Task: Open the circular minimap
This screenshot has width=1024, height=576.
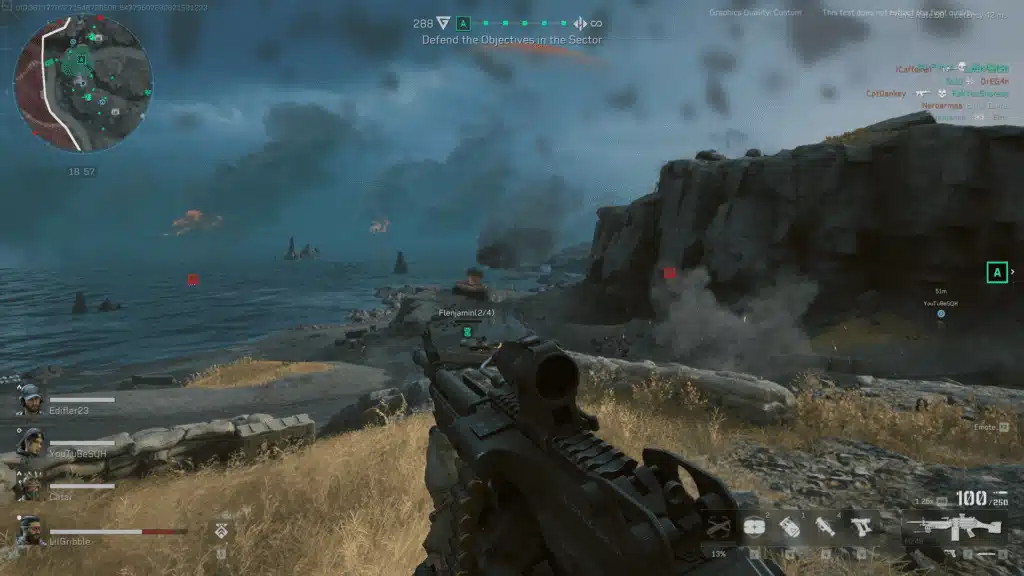Action: tap(82, 83)
